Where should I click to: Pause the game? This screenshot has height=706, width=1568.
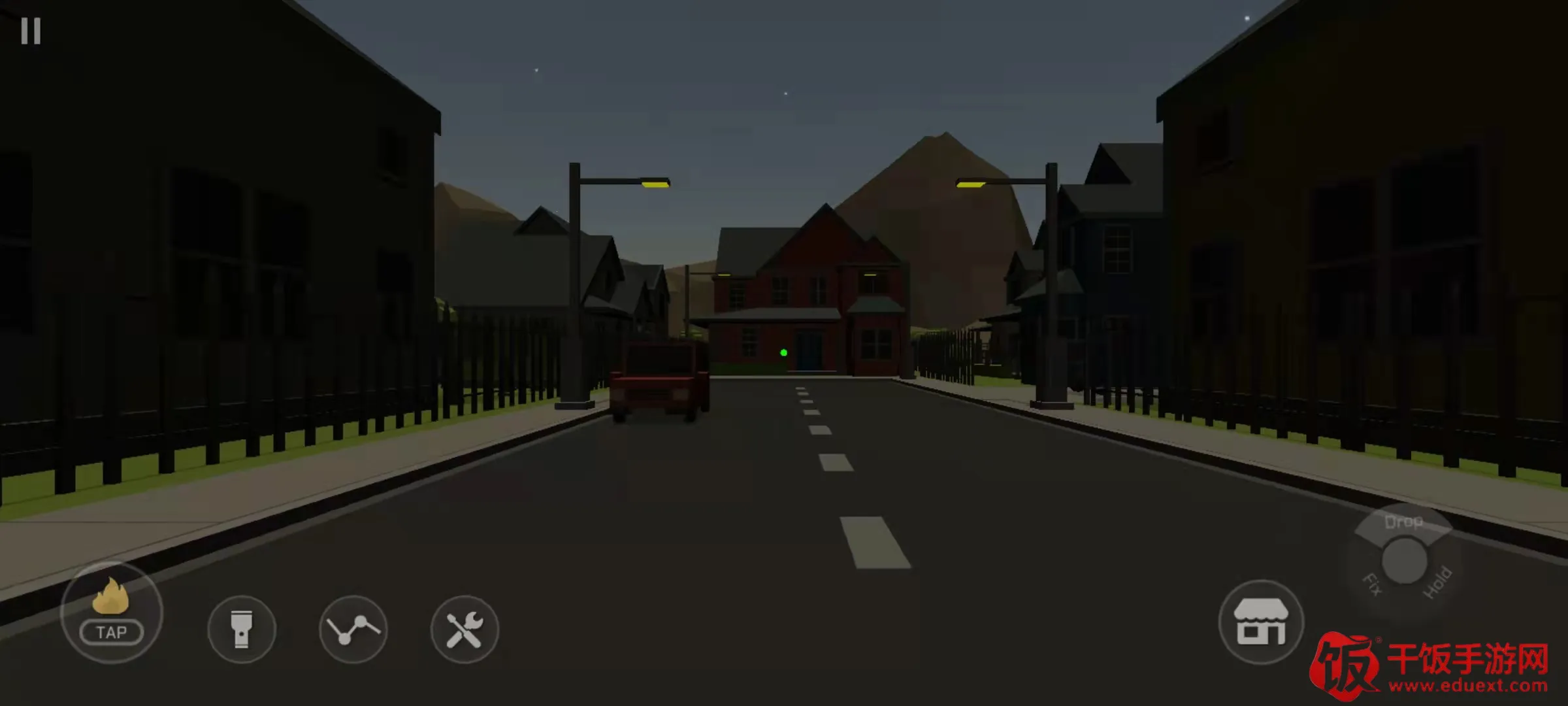pos(31,31)
